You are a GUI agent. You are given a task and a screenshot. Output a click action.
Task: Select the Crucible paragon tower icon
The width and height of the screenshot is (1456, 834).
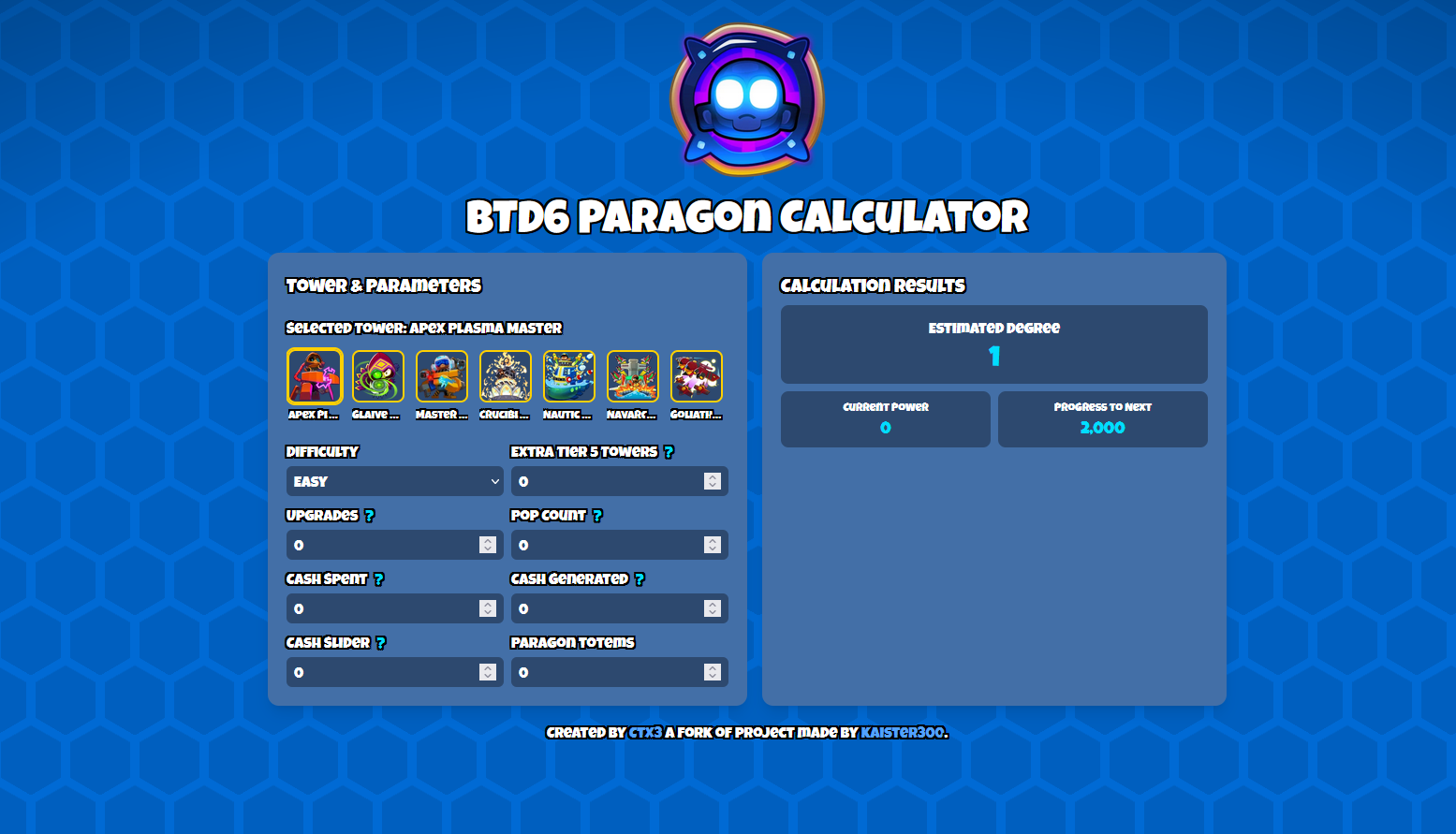coord(505,374)
